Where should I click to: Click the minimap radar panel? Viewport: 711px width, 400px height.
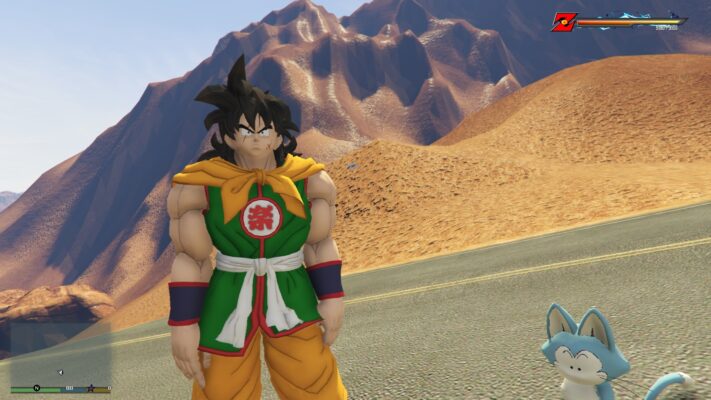point(60,350)
